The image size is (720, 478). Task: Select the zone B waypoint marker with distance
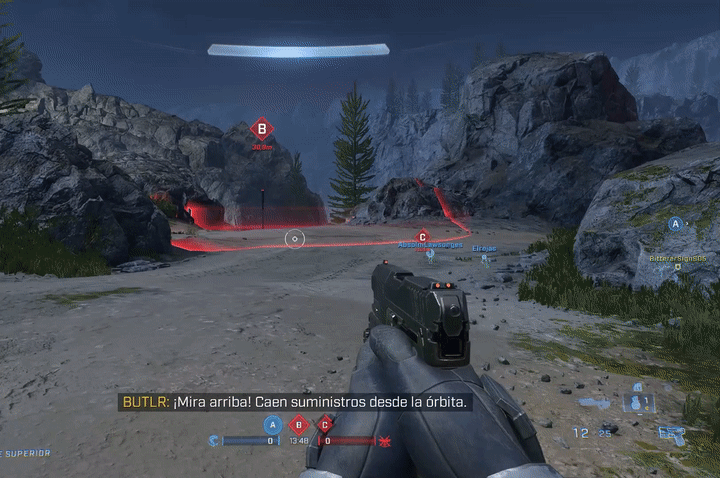pyautogui.click(x=262, y=129)
